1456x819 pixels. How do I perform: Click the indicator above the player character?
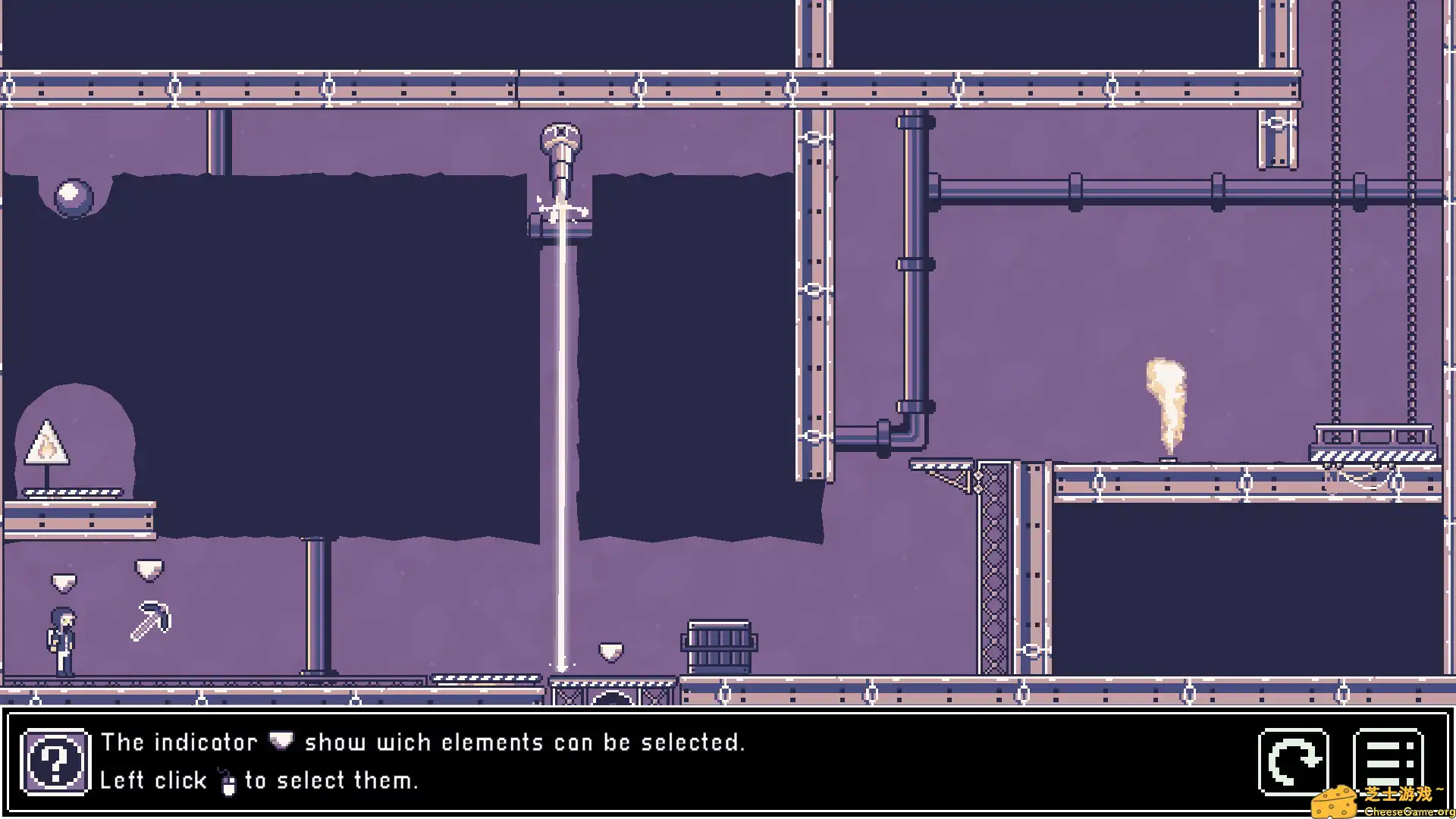tap(64, 580)
